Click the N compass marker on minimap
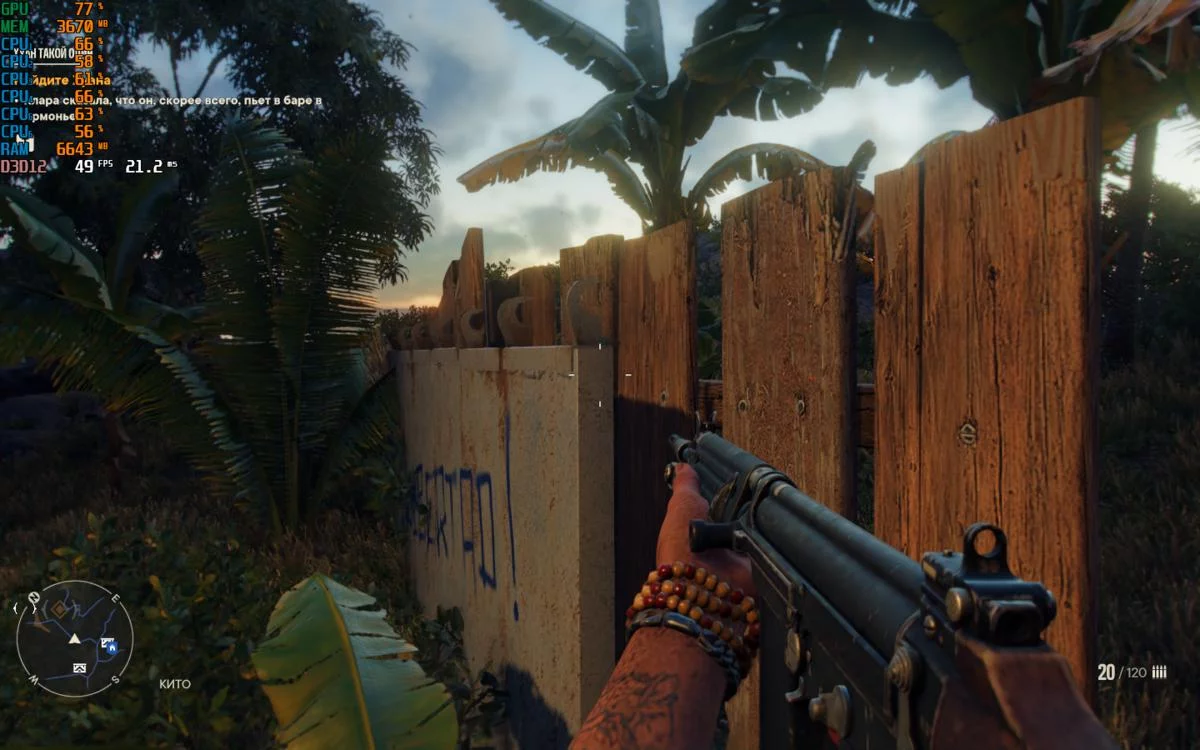1200x750 pixels. [x=33, y=599]
